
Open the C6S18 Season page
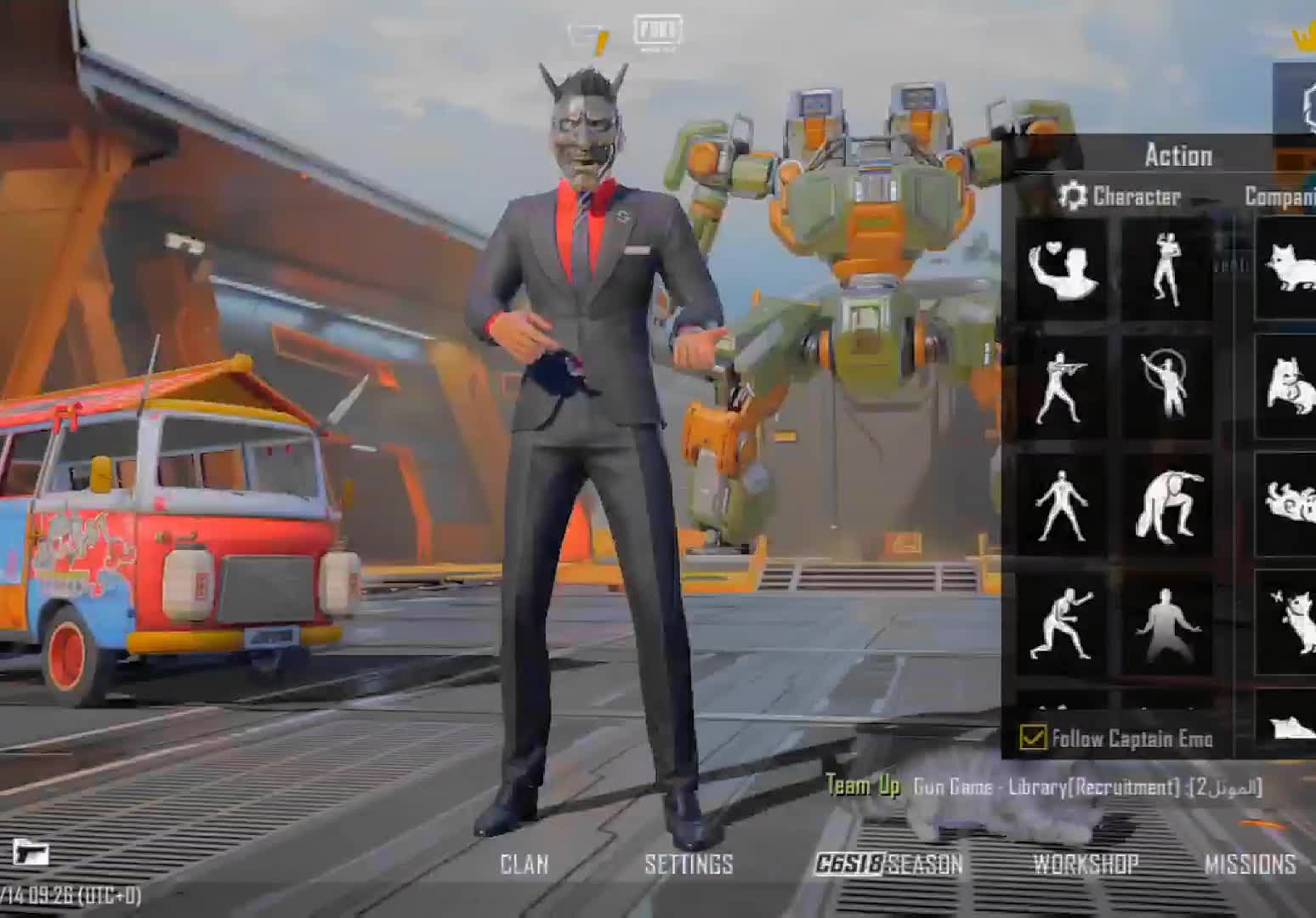[x=888, y=864]
